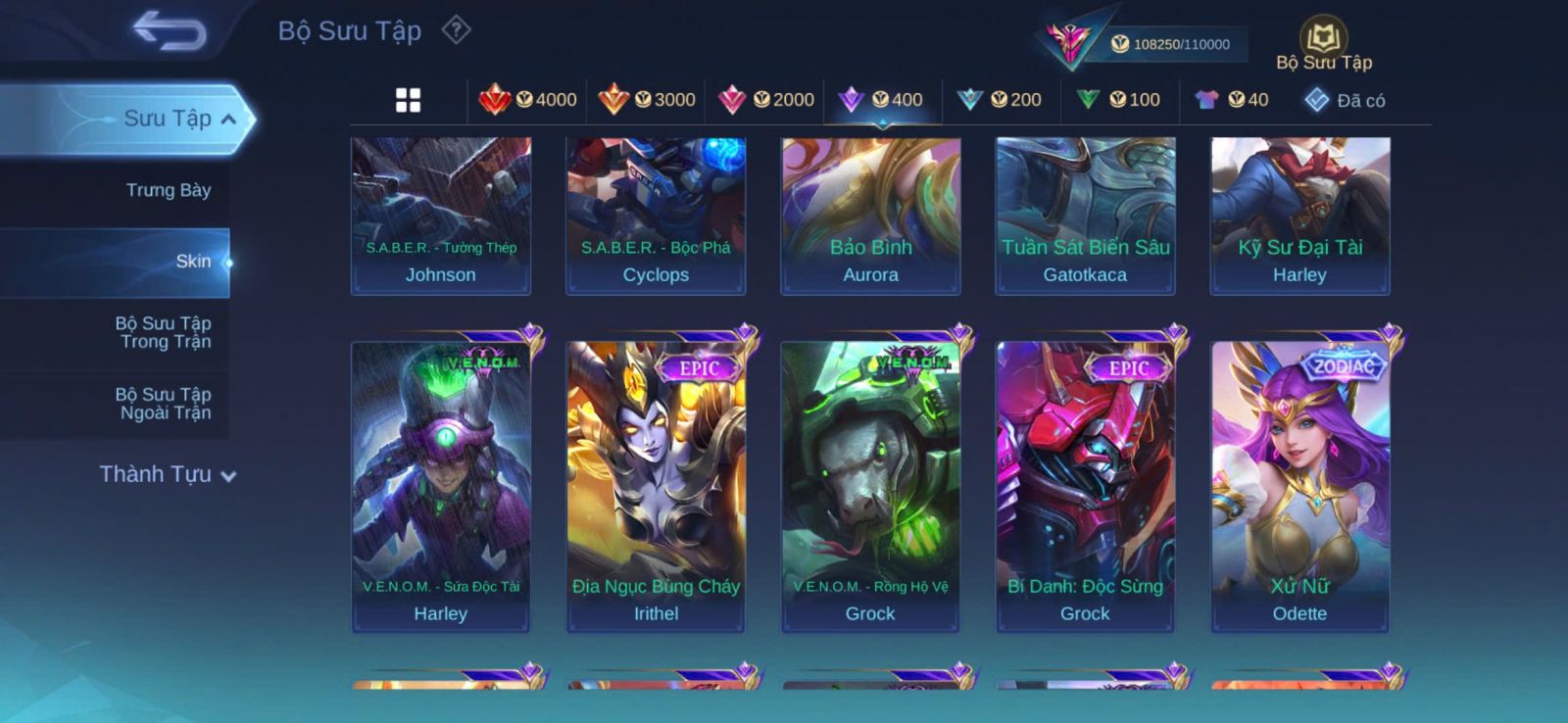Filter skins by 2000 points tier
This screenshot has height=723, width=1568.
pyautogui.click(x=766, y=100)
